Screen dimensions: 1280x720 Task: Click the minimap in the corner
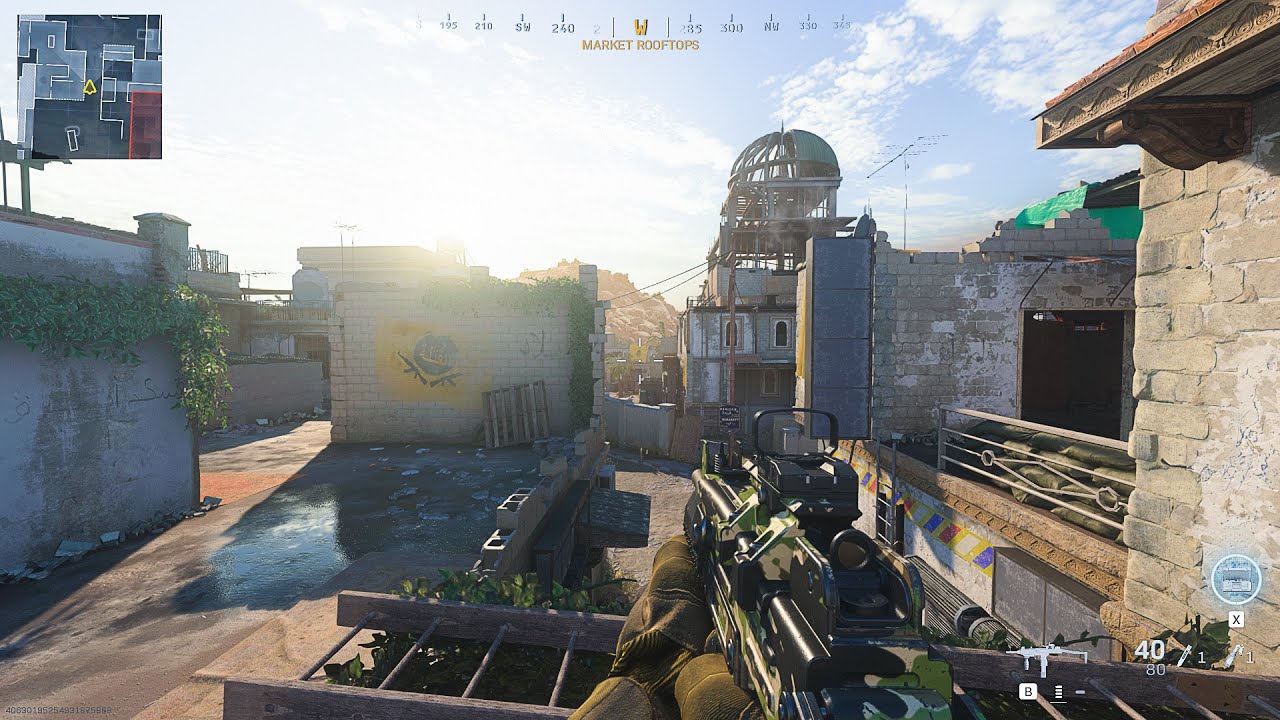tap(89, 86)
